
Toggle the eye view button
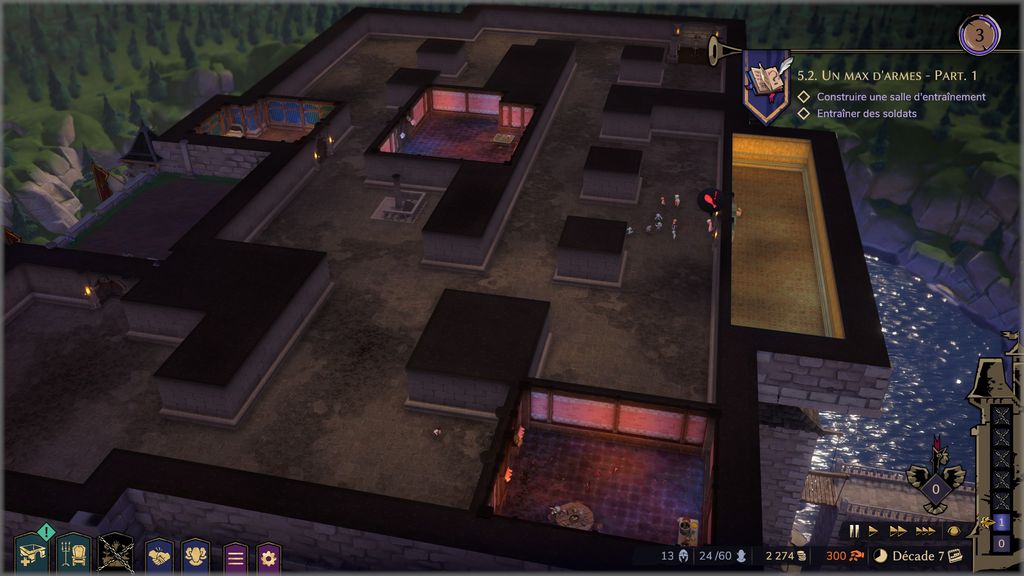[954, 531]
